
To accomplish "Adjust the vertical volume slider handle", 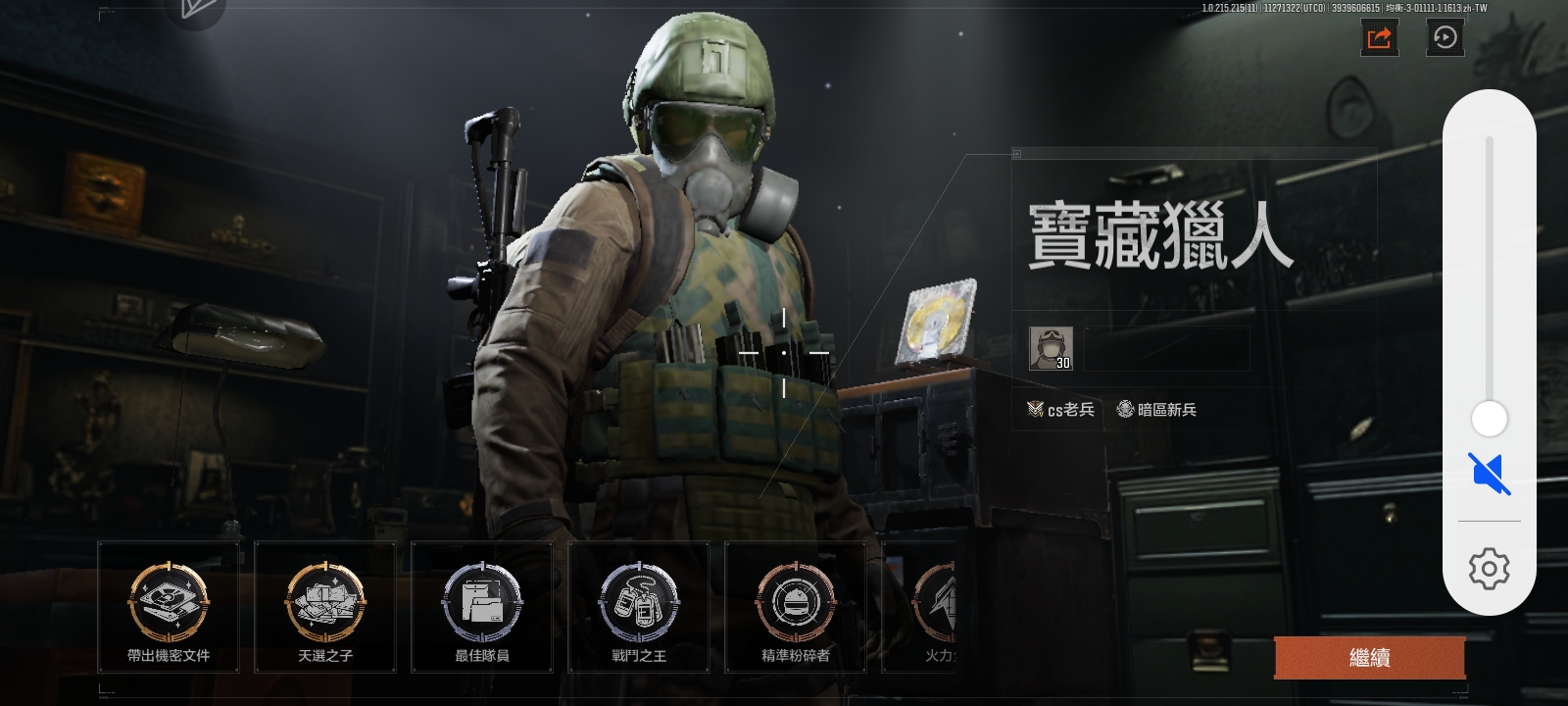I will click(1490, 419).
